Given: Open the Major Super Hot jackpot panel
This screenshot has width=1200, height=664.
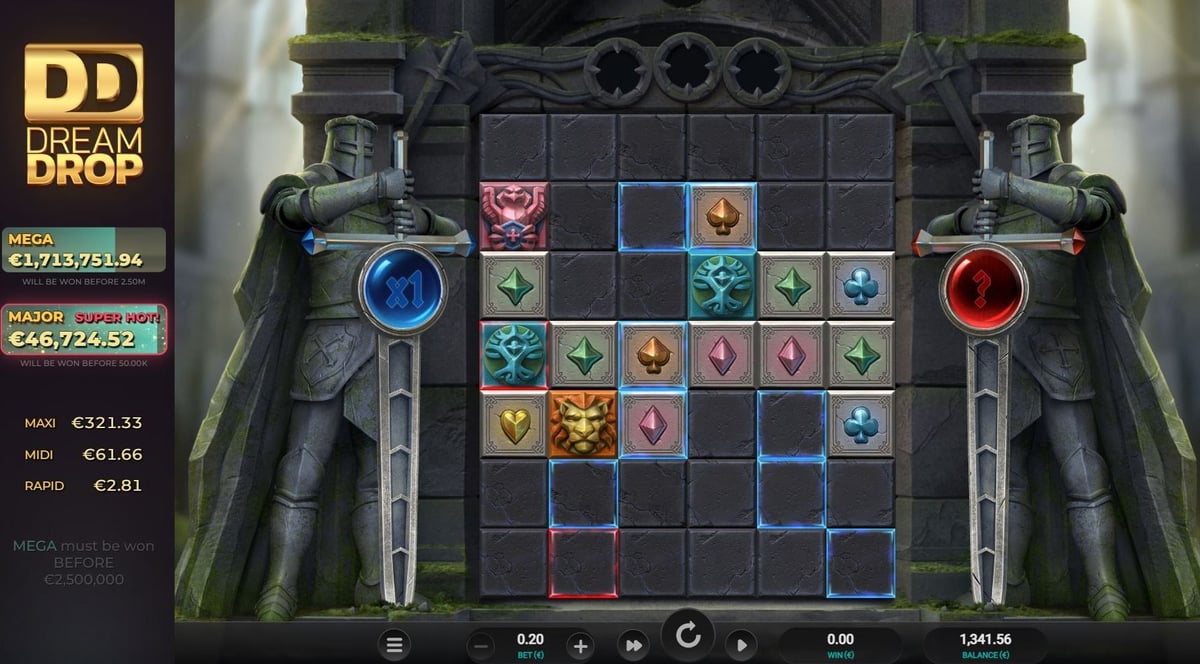Looking at the screenshot, I should (x=84, y=330).
